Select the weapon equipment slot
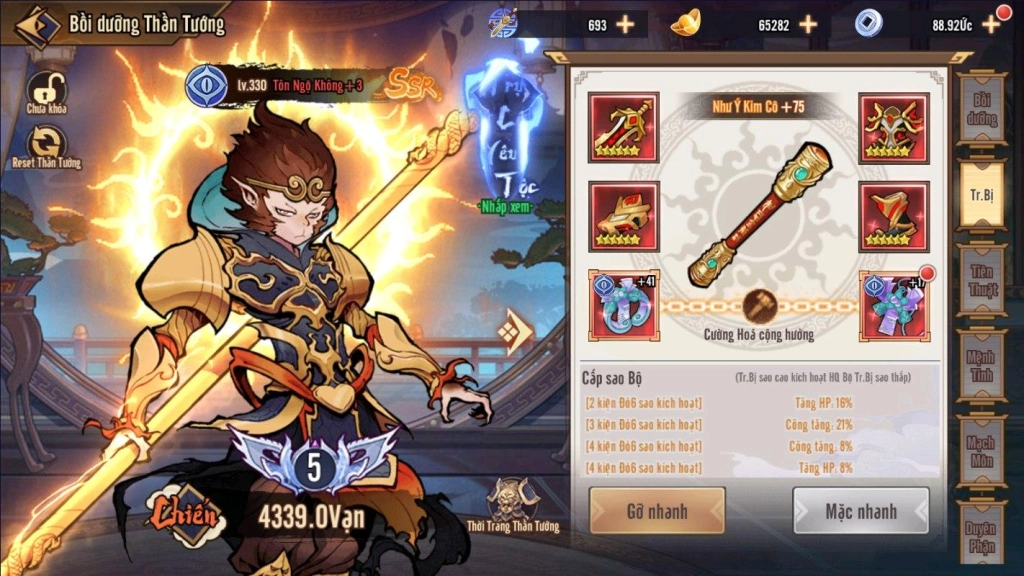This screenshot has width=1024, height=576. point(623,127)
